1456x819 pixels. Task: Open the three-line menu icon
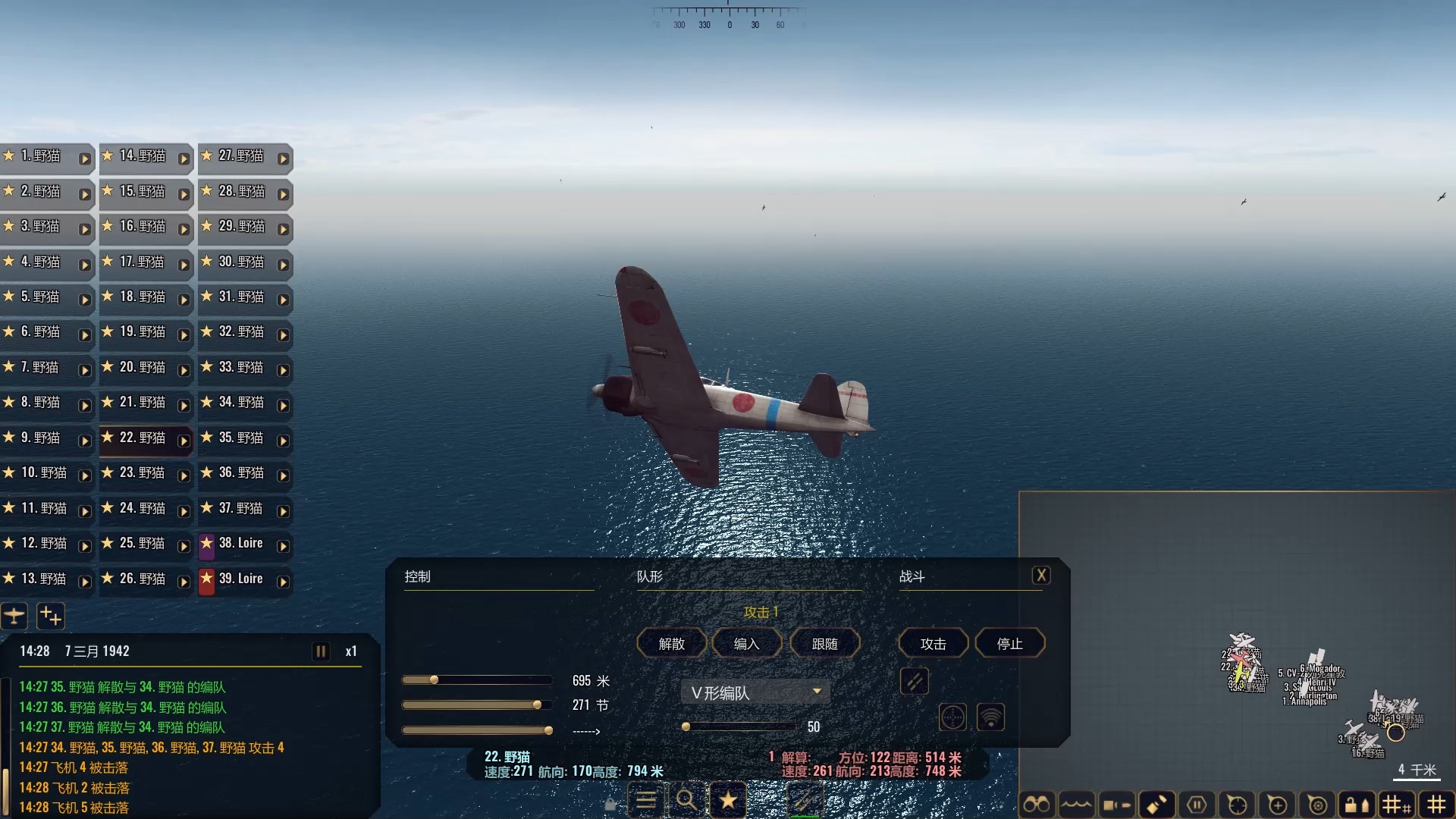click(x=646, y=800)
